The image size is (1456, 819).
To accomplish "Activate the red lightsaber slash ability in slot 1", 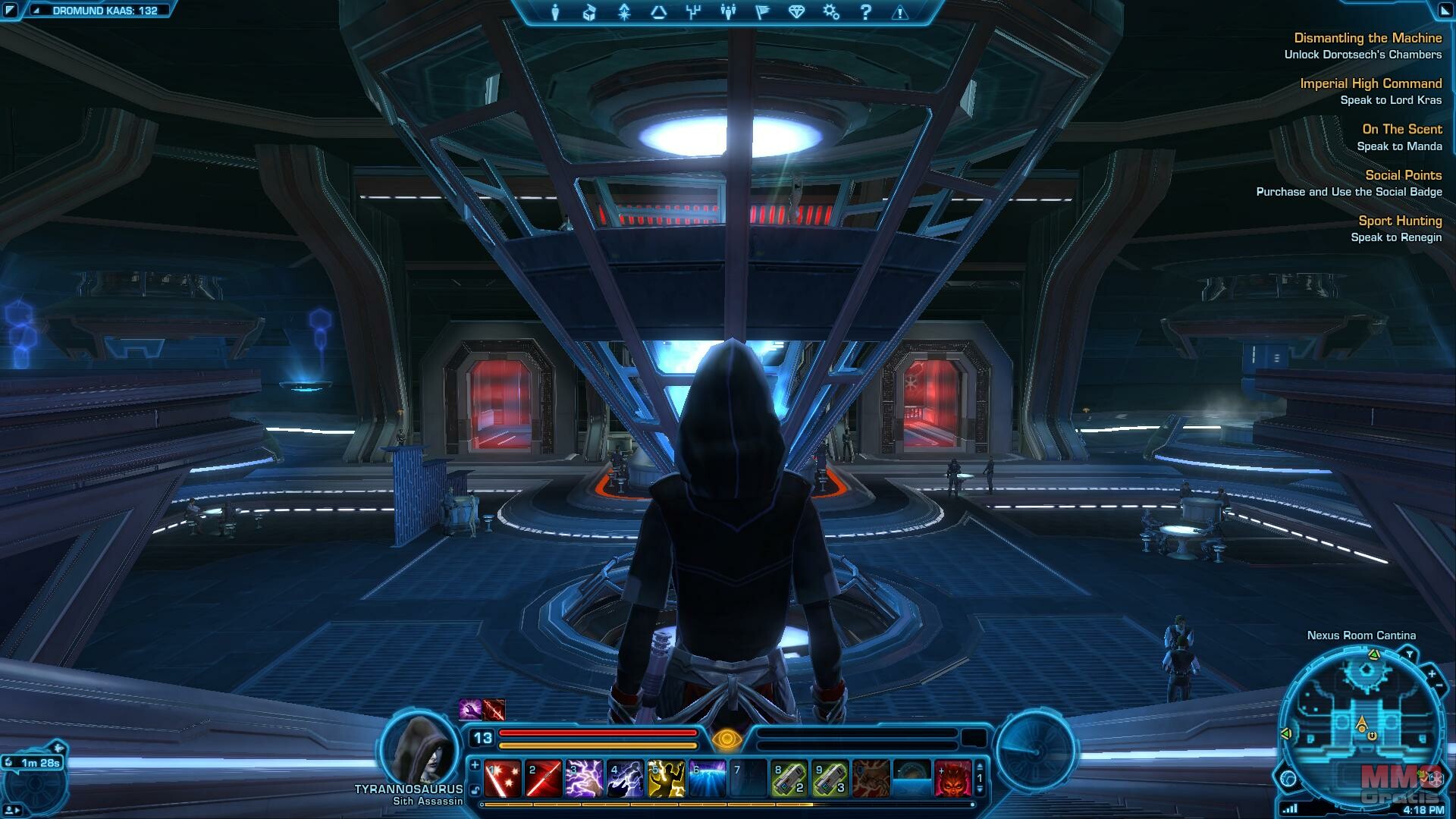I will [503, 779].
